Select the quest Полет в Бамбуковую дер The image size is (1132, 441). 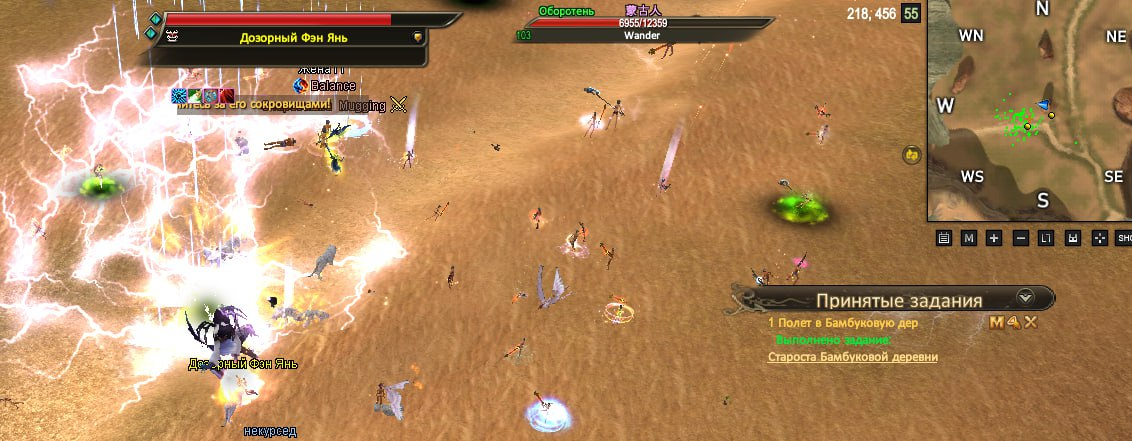(845, 323)
